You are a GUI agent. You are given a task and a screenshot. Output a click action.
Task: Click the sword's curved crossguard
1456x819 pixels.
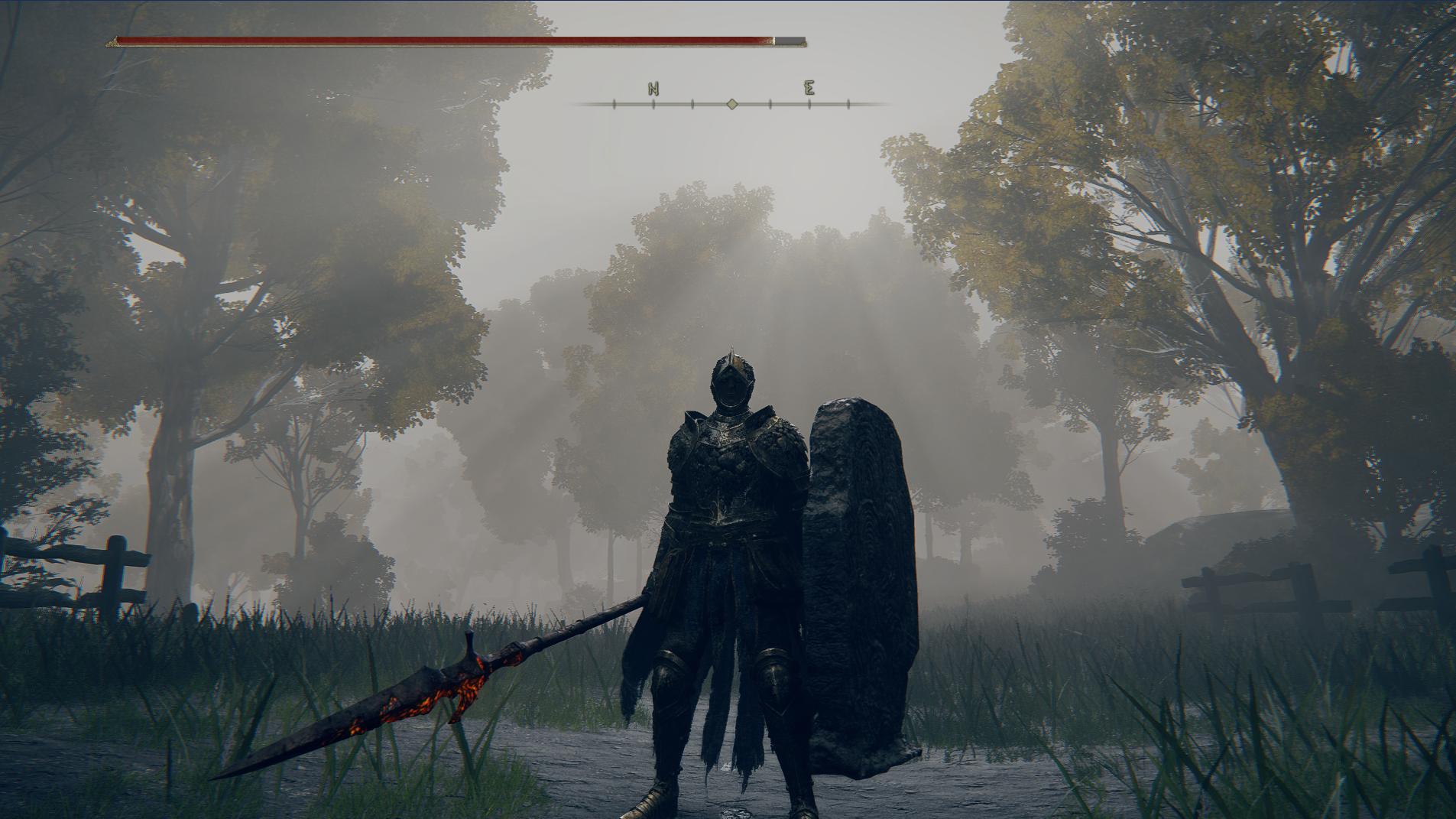point(466,665)
